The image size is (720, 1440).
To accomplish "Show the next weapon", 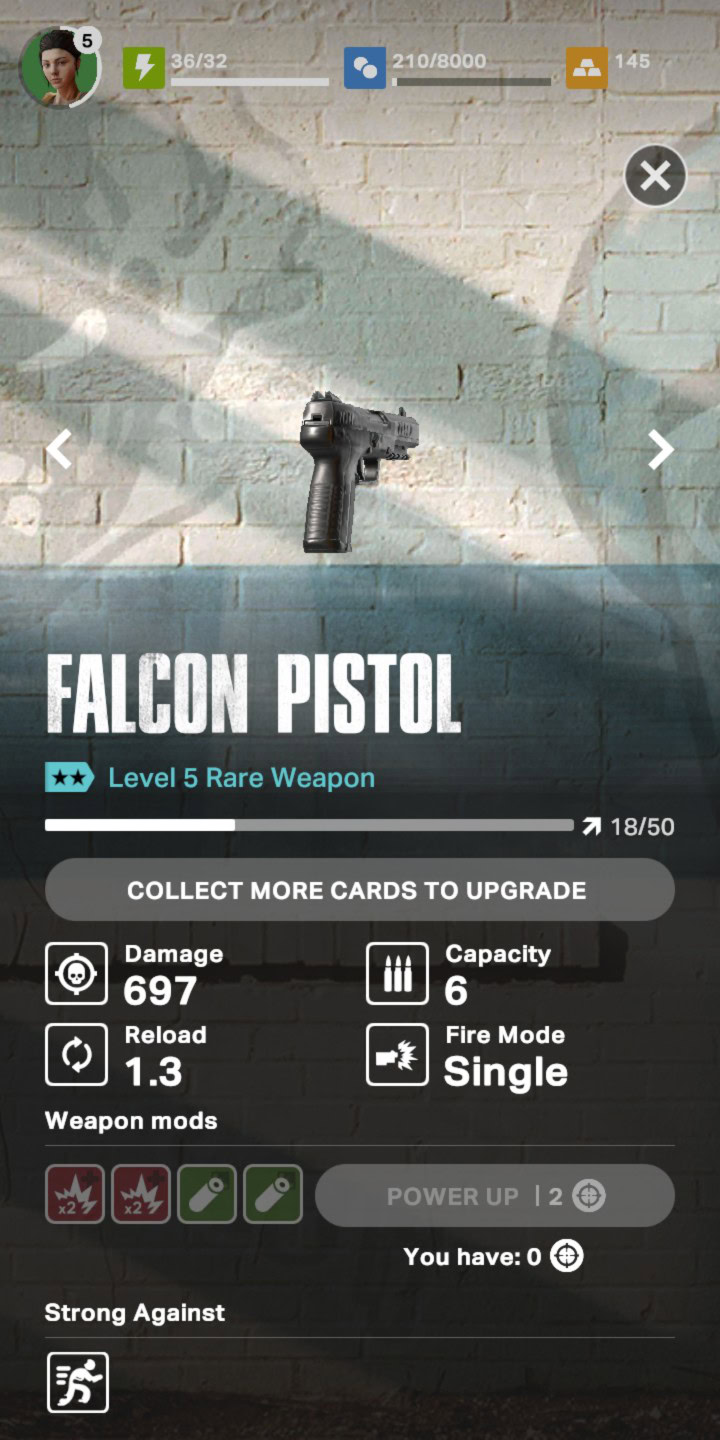I will (x=660, y=449).
